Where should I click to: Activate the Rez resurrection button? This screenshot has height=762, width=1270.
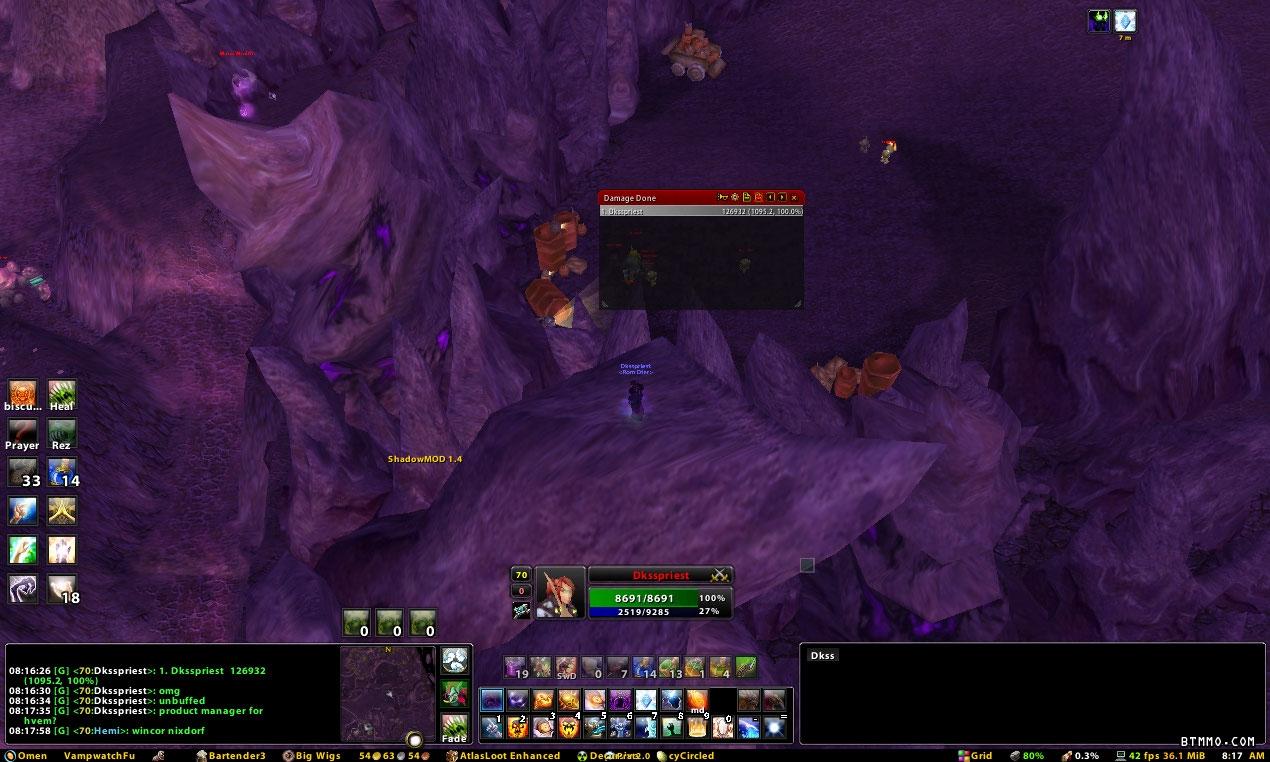pos(62,431)
